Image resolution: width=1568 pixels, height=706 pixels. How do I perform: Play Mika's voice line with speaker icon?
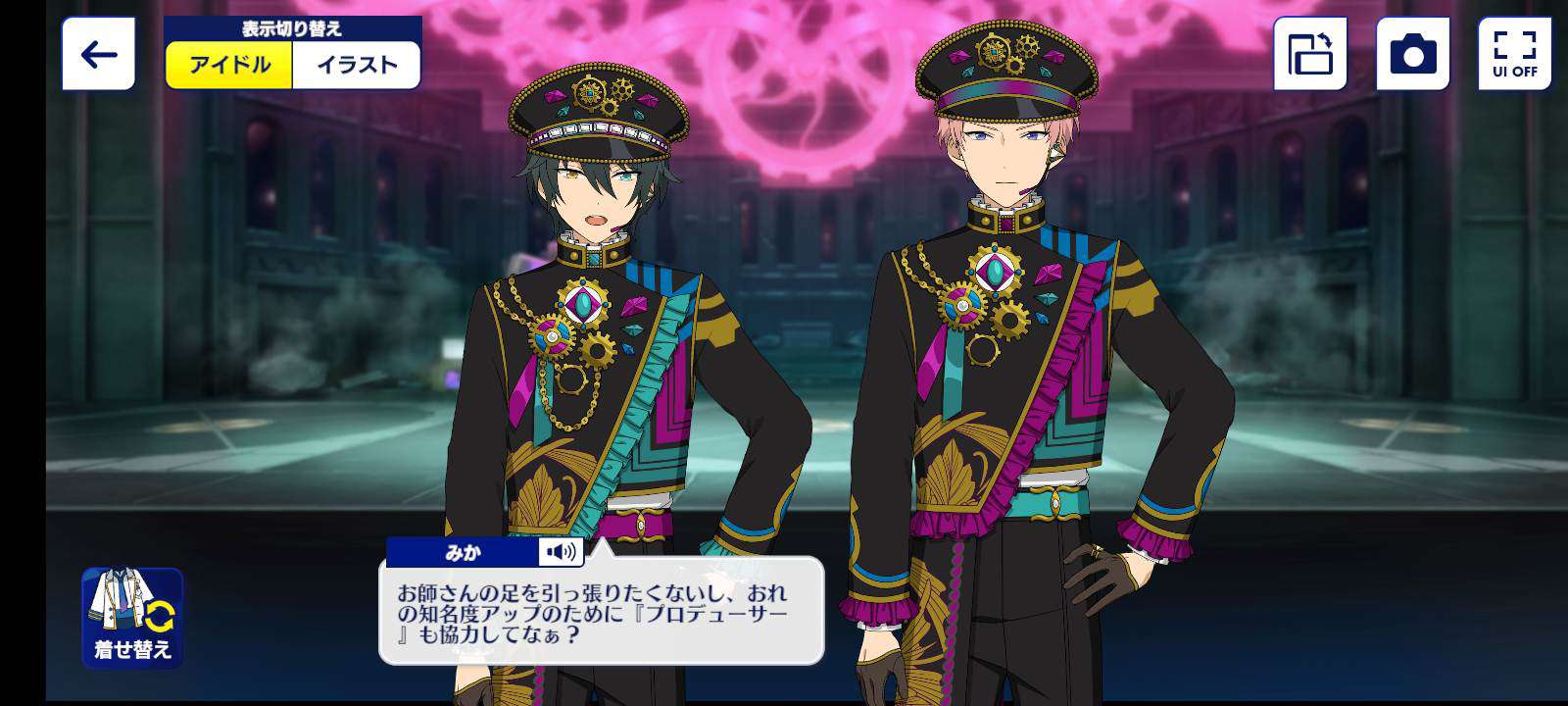point(562,552)
